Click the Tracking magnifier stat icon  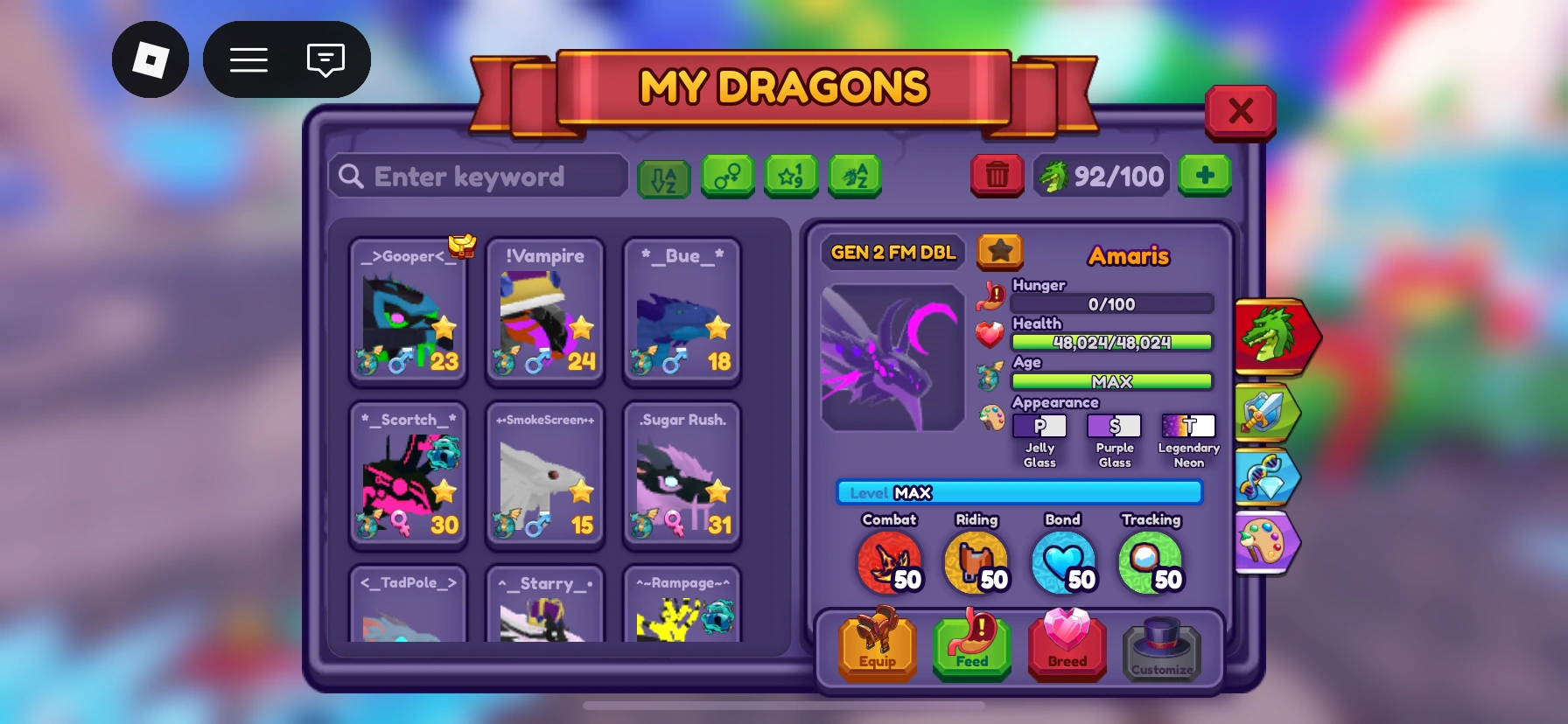[x=1151, y=560]
